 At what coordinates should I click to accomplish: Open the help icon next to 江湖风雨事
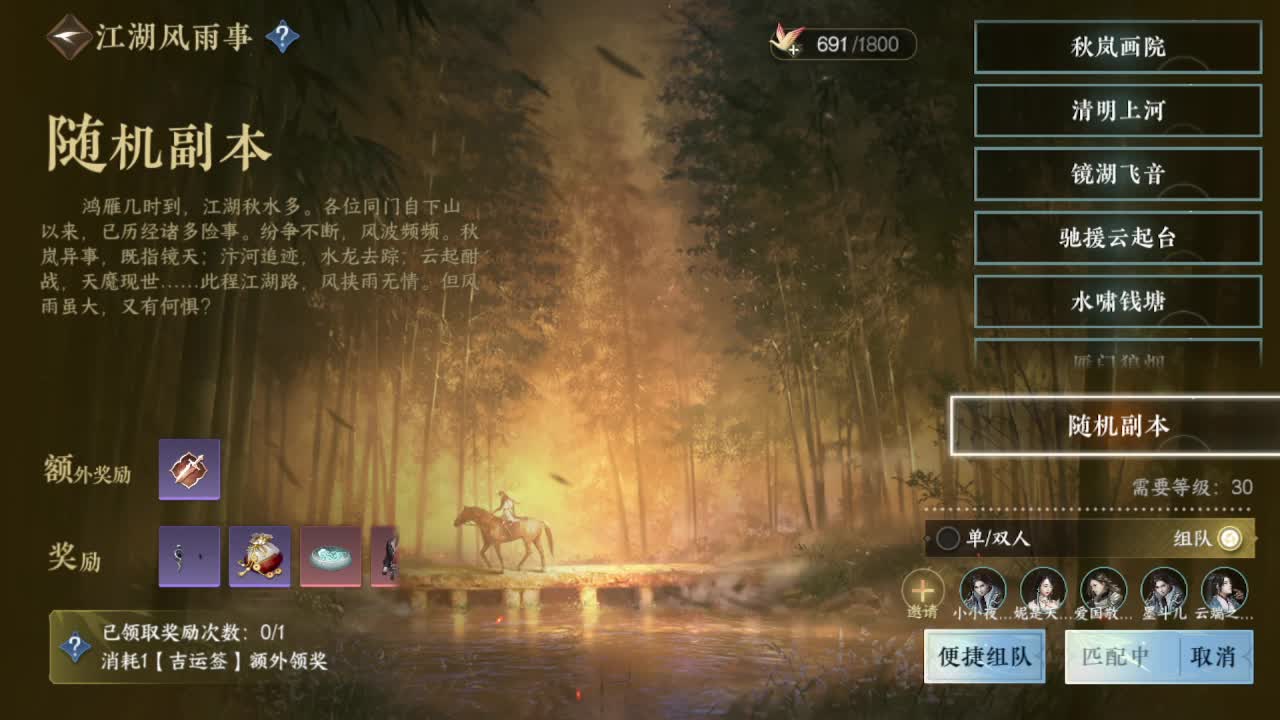[x=283, y=33]
